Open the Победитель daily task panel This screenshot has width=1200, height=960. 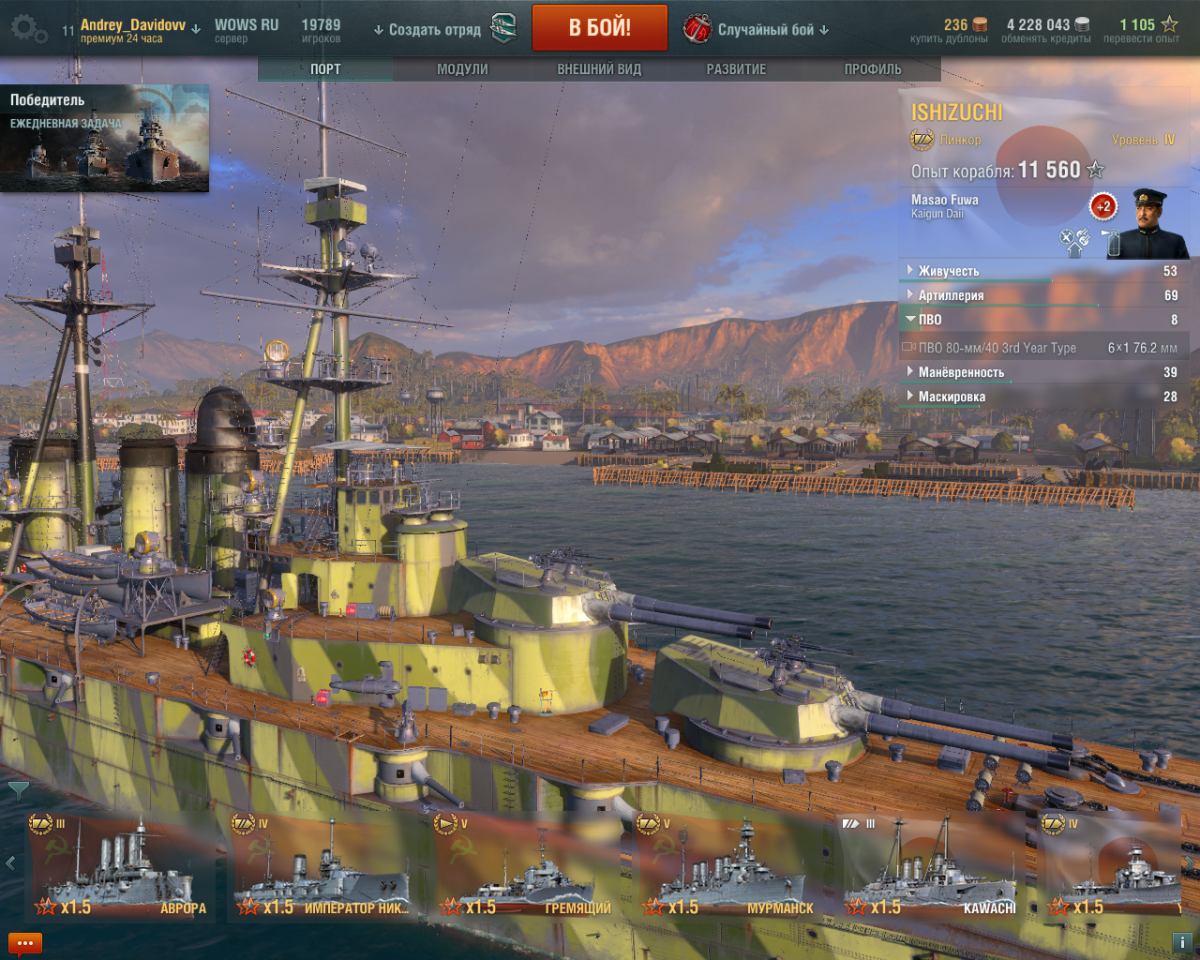(x=105, y=138)
